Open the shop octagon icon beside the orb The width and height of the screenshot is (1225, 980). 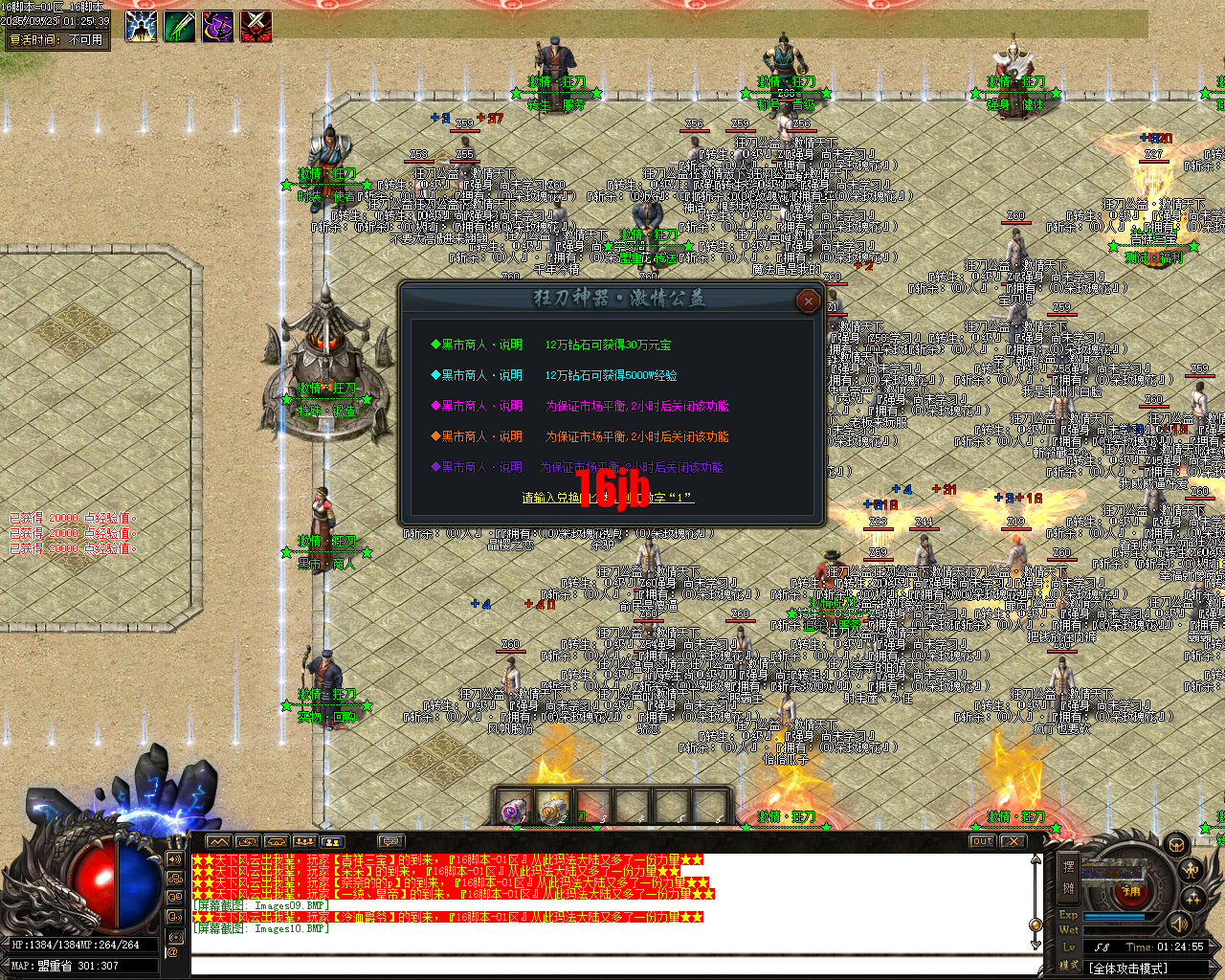(x=1179, y=846)
